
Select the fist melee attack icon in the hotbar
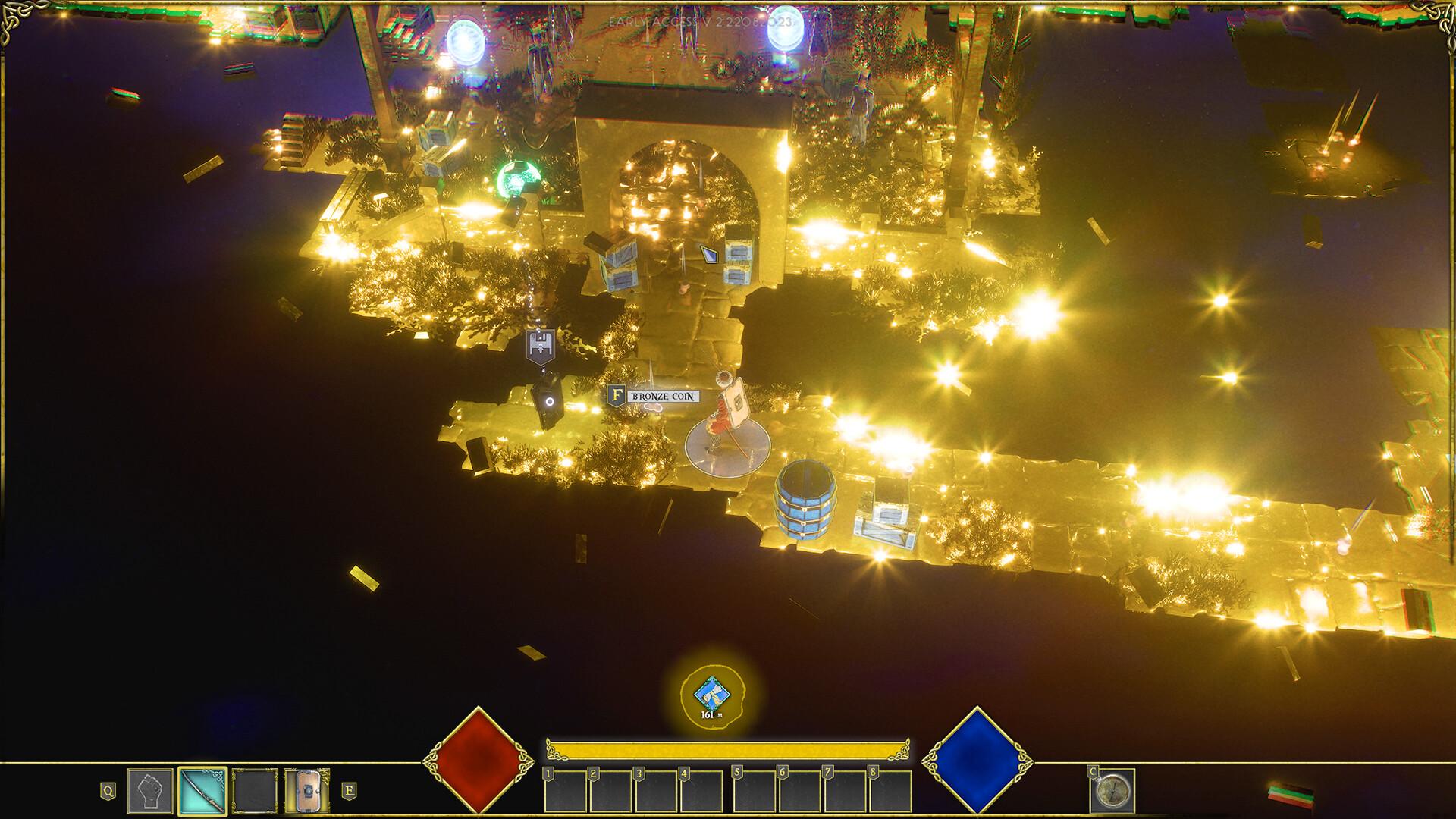(x=149, y=790)
